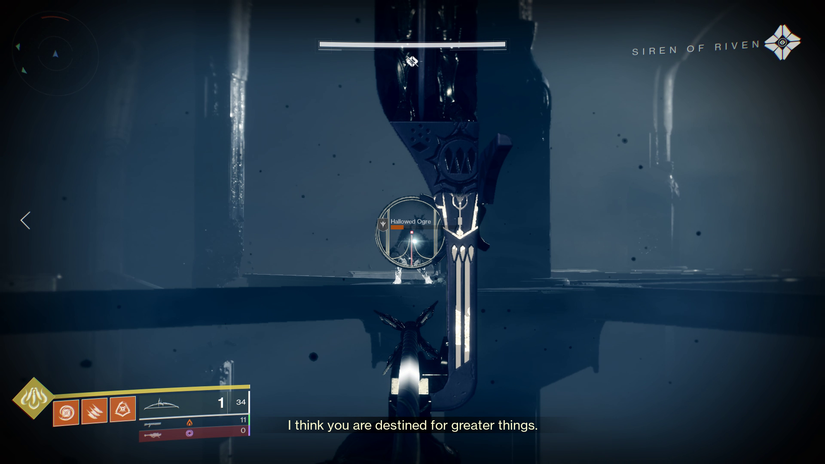Use the orange melee ability icon
Image resolution: width=825 pixels, height=464 pixels.
(94, 410)
